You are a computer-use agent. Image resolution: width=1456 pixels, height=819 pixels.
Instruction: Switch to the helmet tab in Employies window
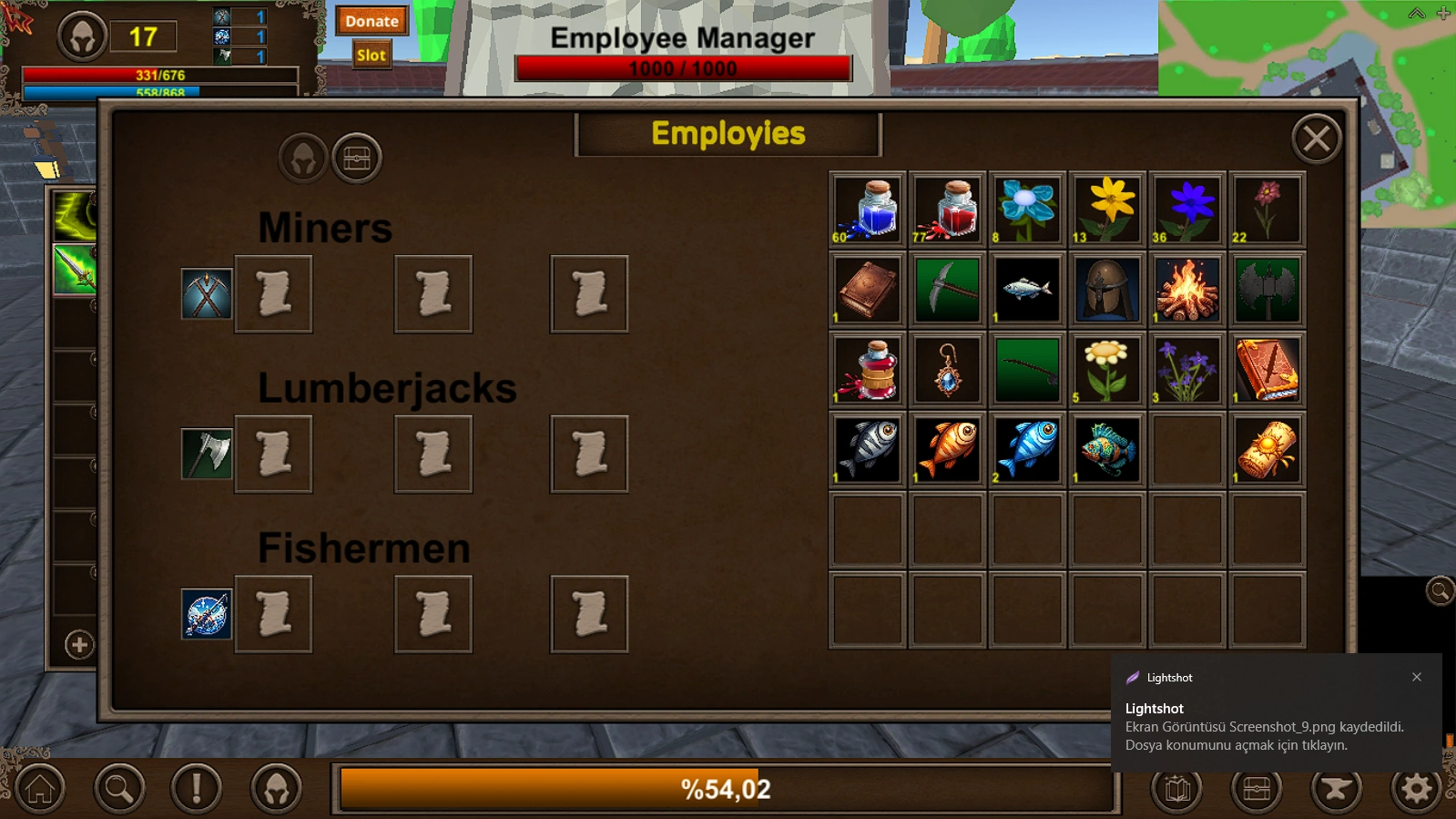(303, 157)
